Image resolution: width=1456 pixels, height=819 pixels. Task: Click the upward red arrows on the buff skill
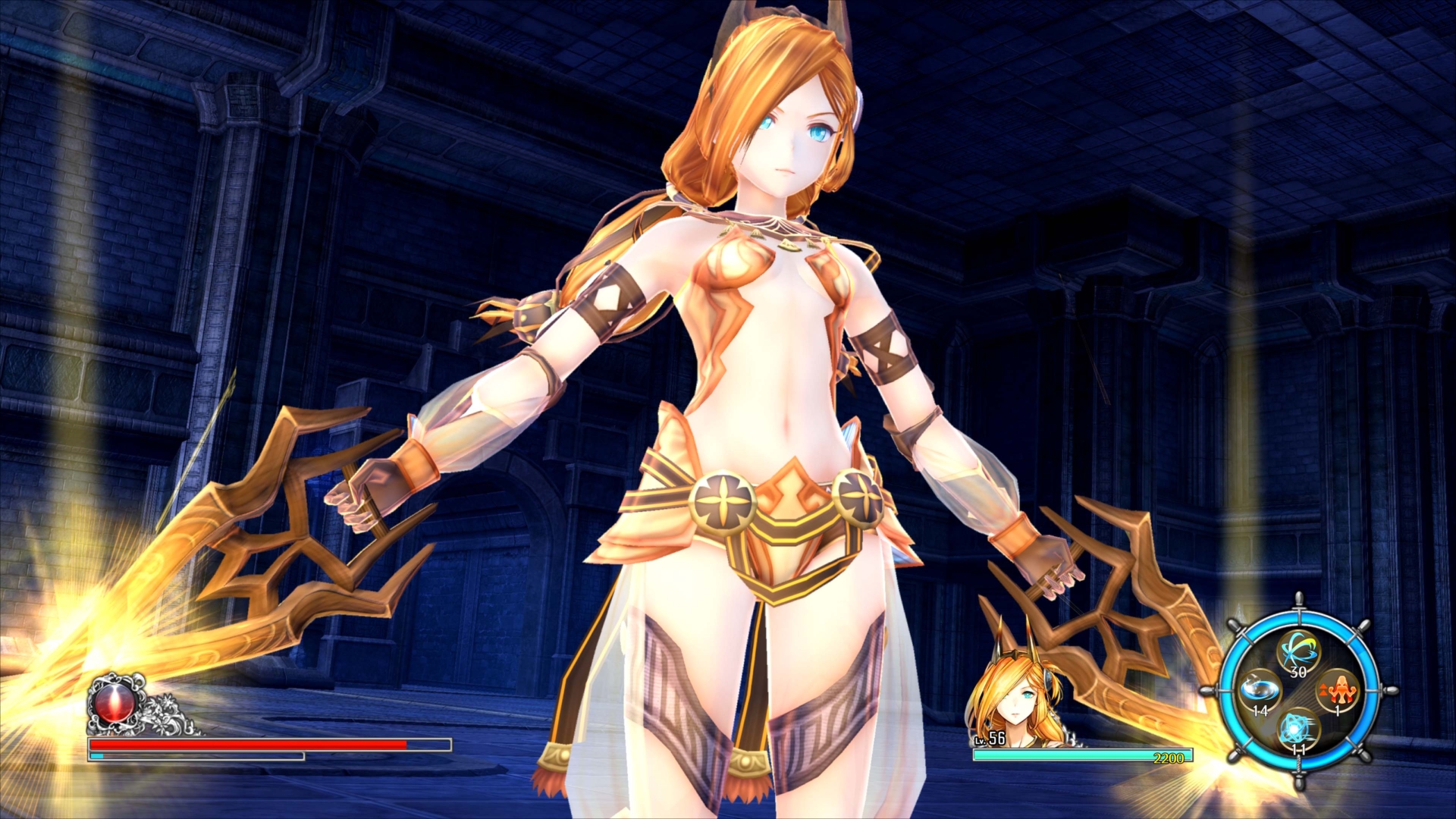(1323, 689)
